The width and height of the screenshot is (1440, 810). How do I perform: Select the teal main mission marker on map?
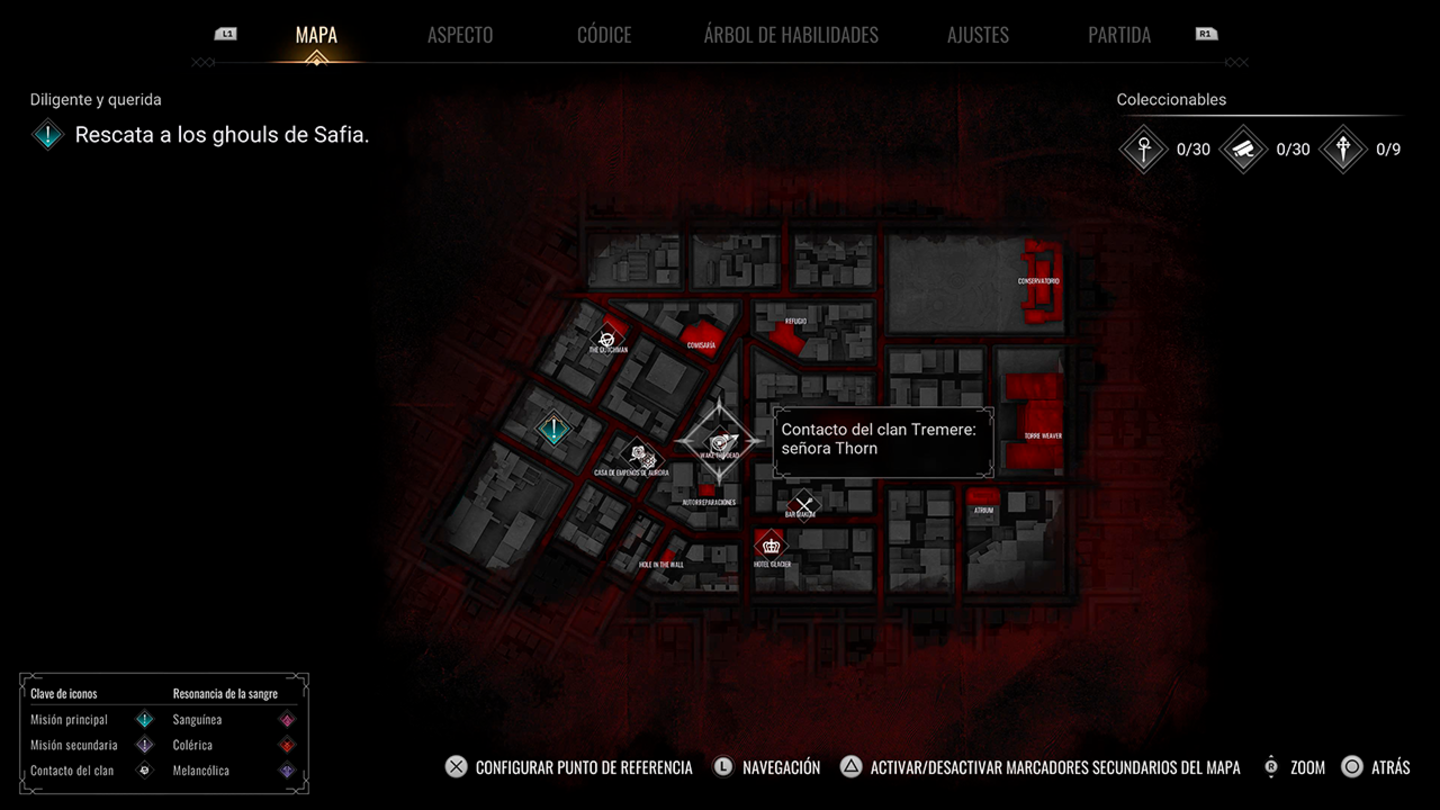click(553, 430)
